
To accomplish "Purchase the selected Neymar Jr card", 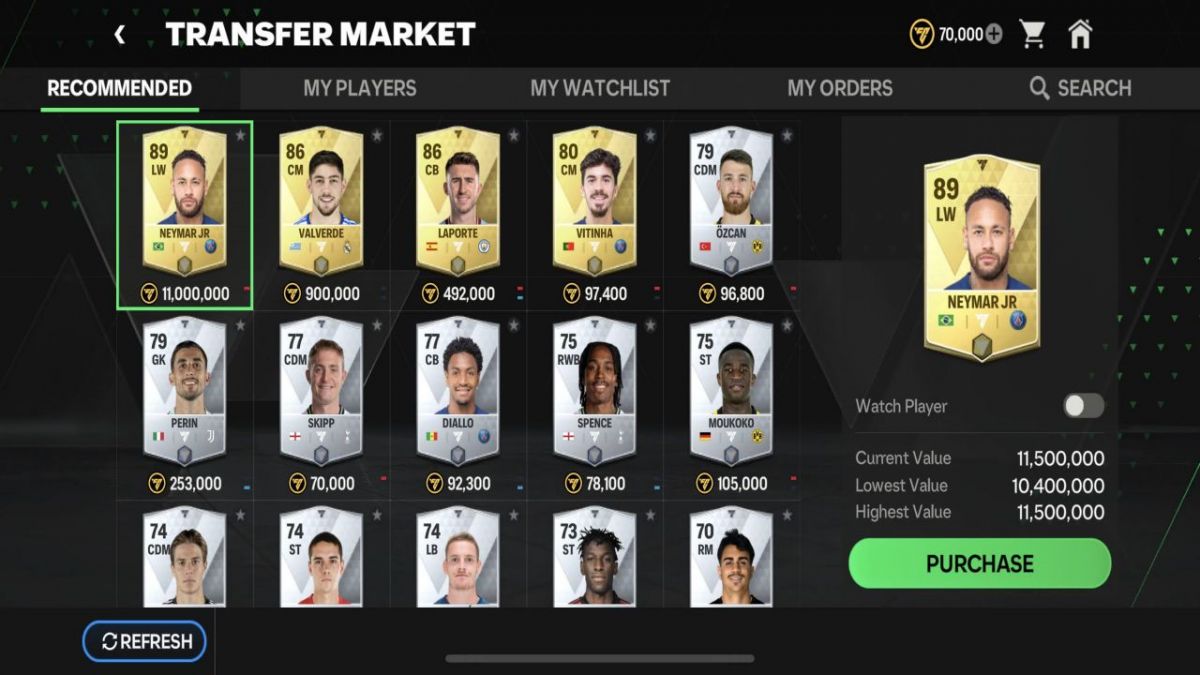I will (x=979, y=564).
